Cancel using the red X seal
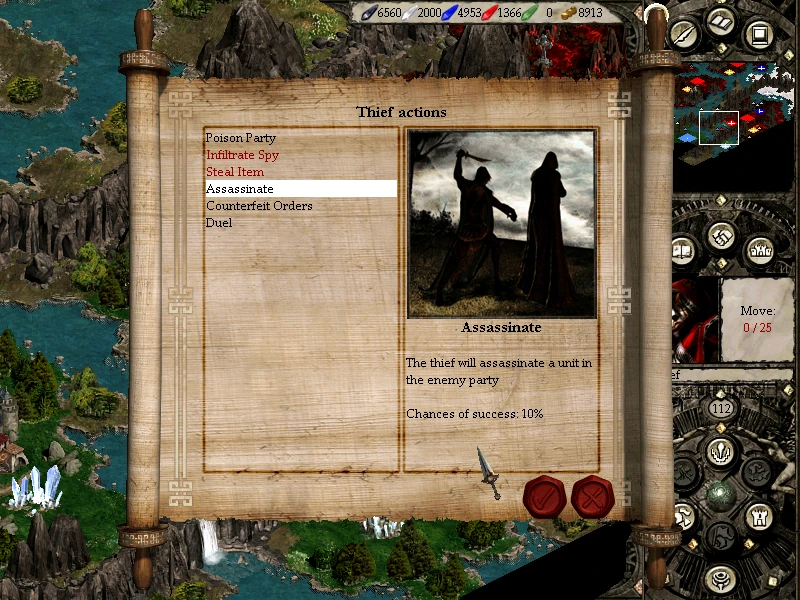 coord(592,496)
